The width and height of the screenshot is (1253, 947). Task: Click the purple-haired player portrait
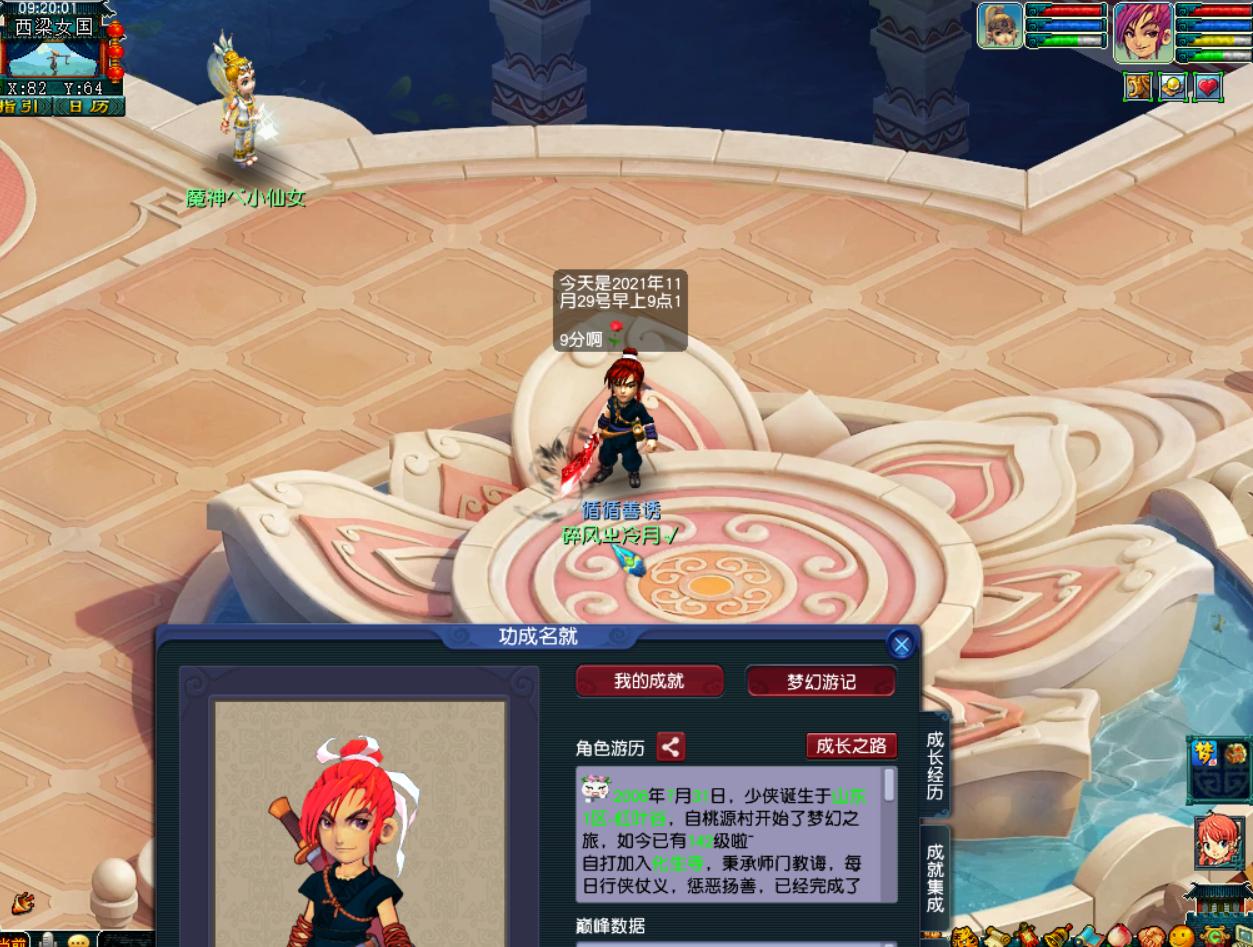coord(1143,32)
